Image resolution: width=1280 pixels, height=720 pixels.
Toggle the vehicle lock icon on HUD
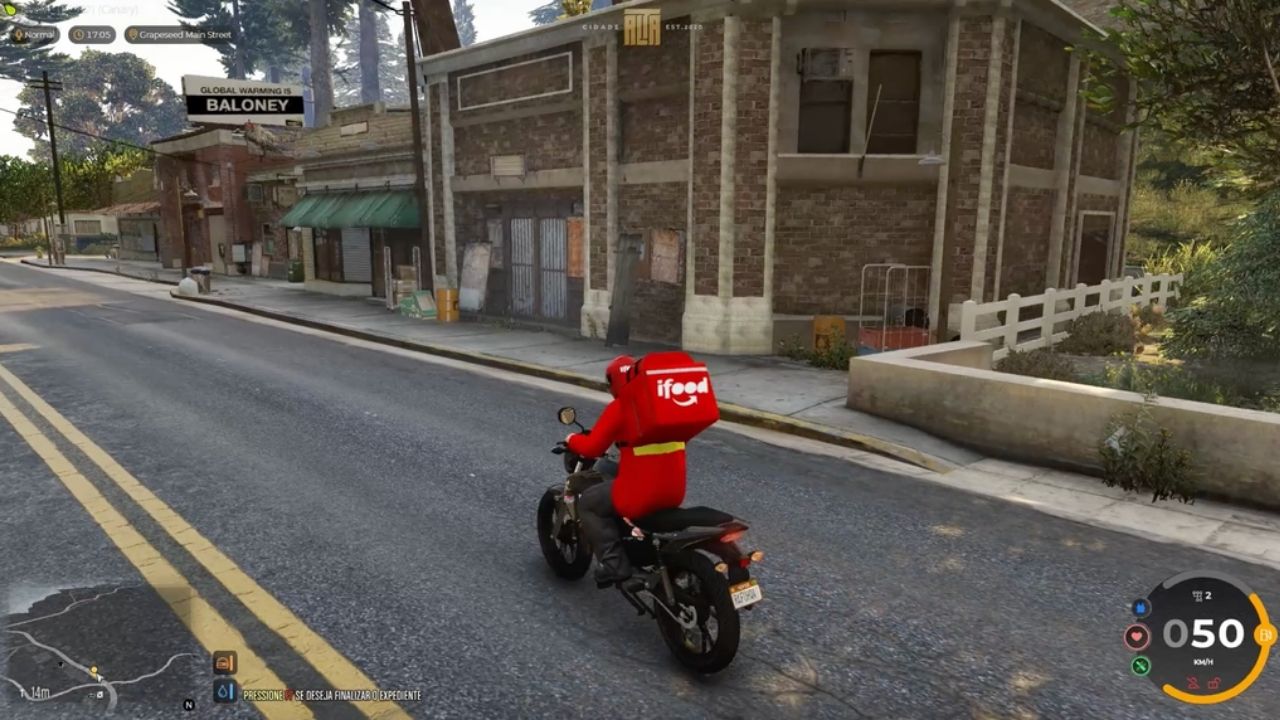(x=1214, y=683)
